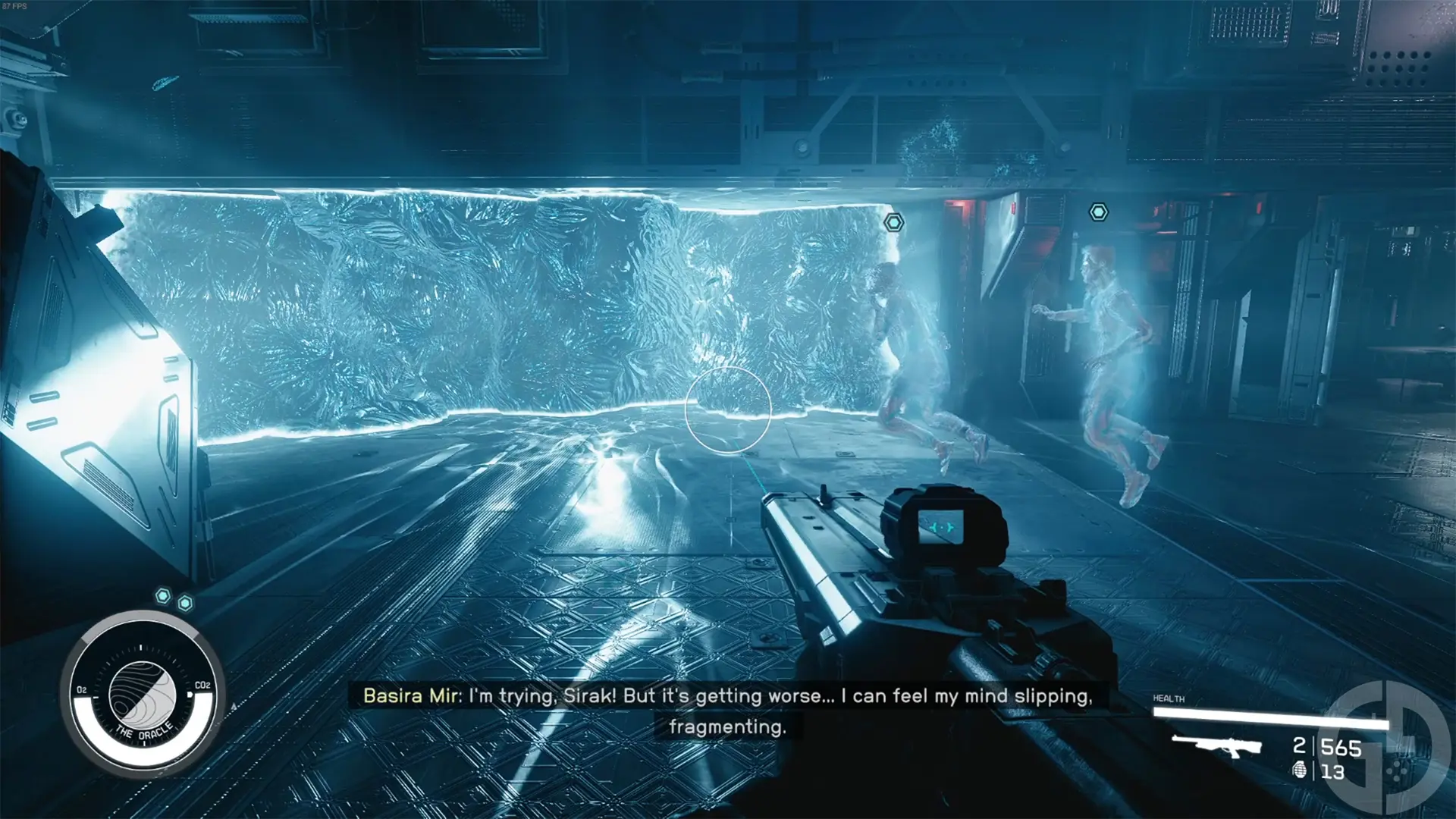Click the HEALTH label above the health bar
The width and height of the screenshot is (1456, 819).
tap(1169, 698)
